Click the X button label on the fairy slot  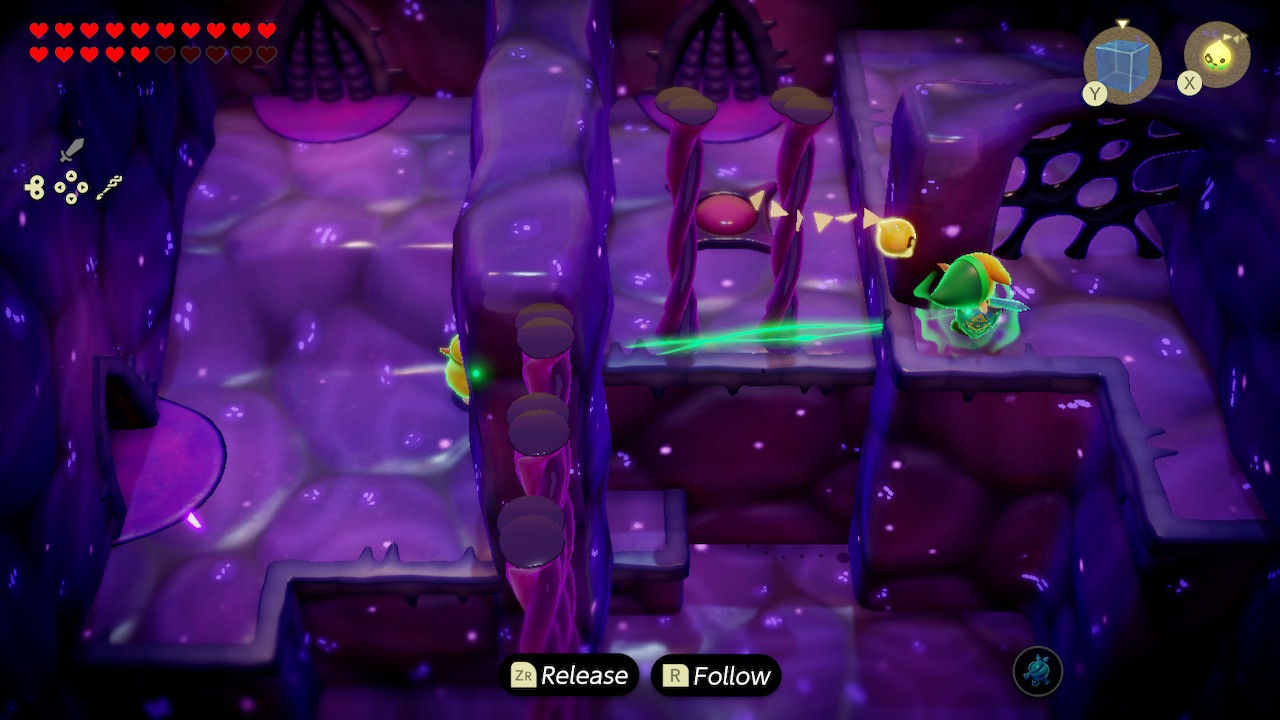(x=1188, y=82)
